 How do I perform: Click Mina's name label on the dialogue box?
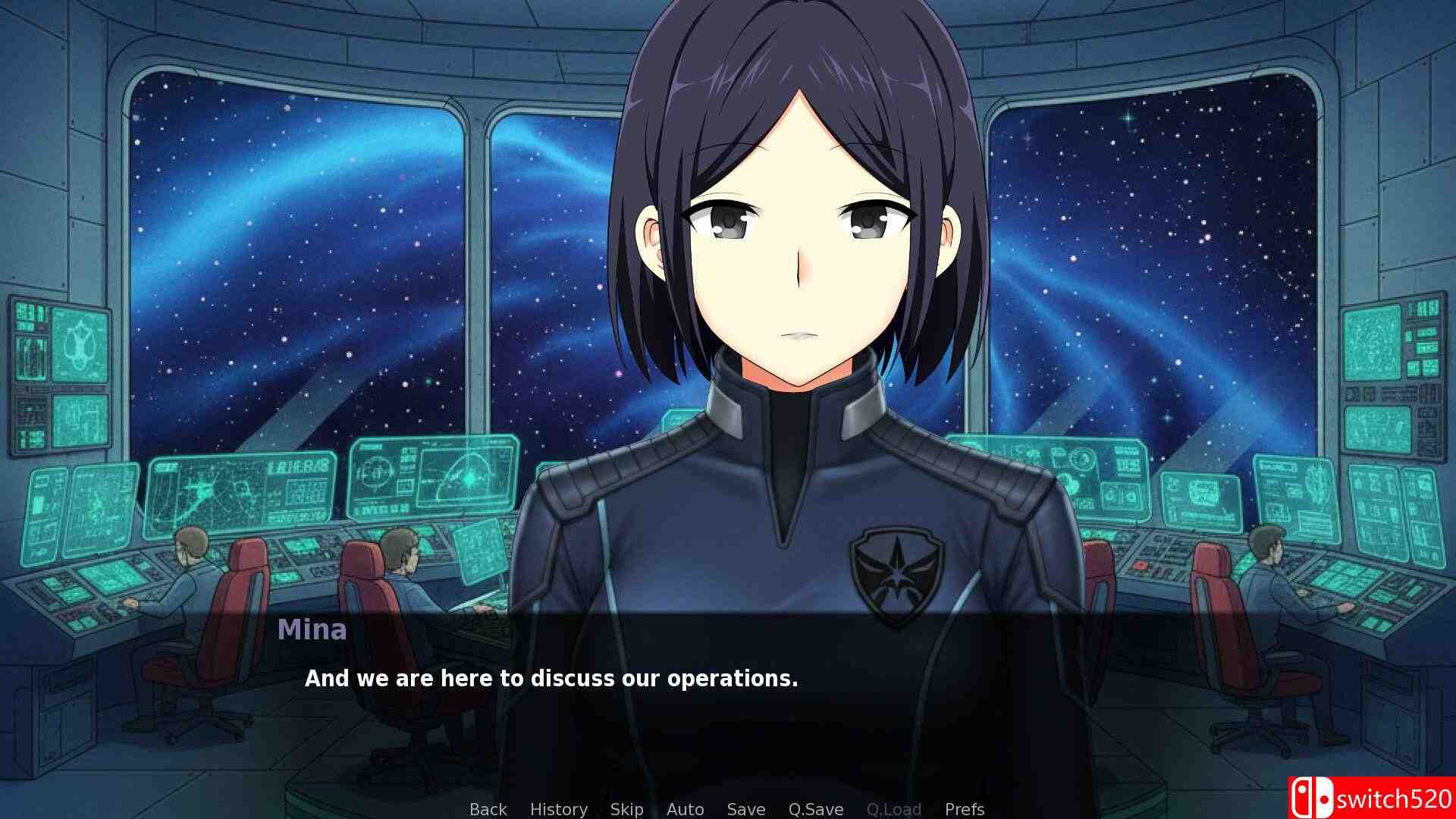[x=313, y=630]
